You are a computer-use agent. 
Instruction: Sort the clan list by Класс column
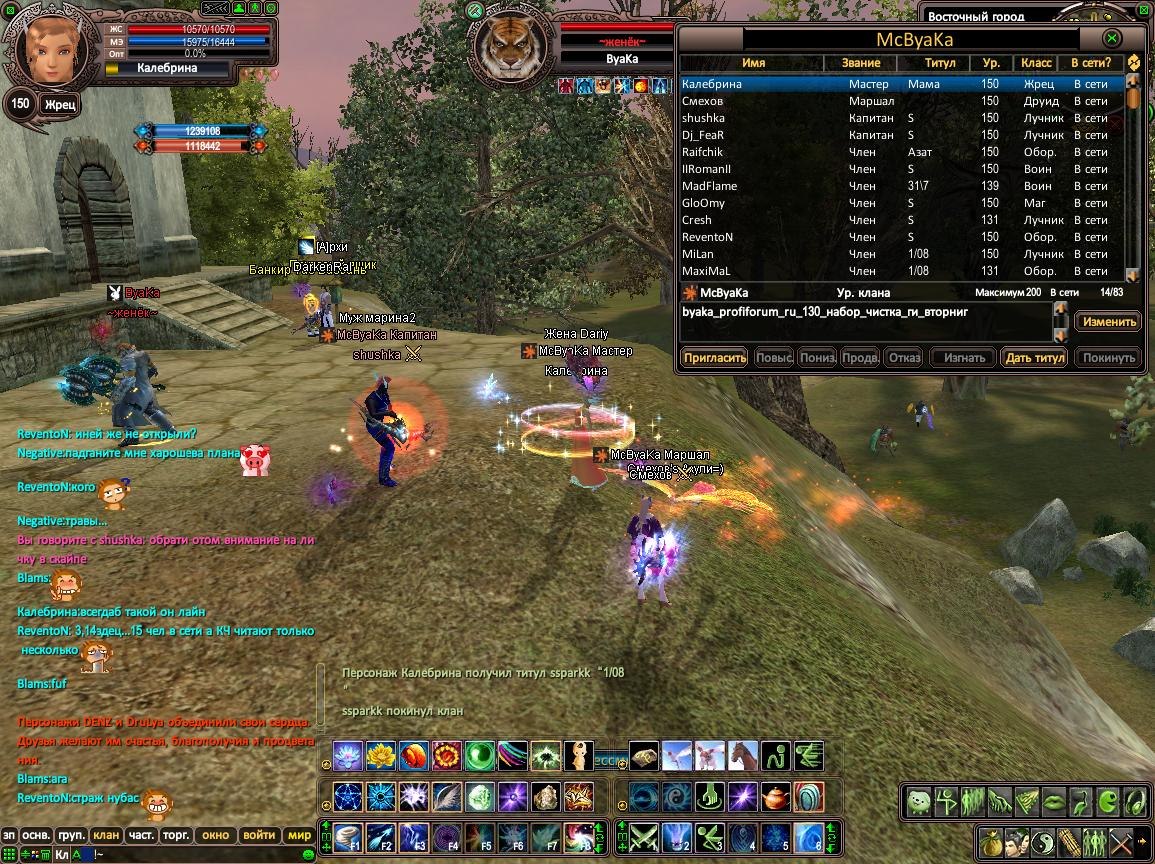pos(1036,63)
